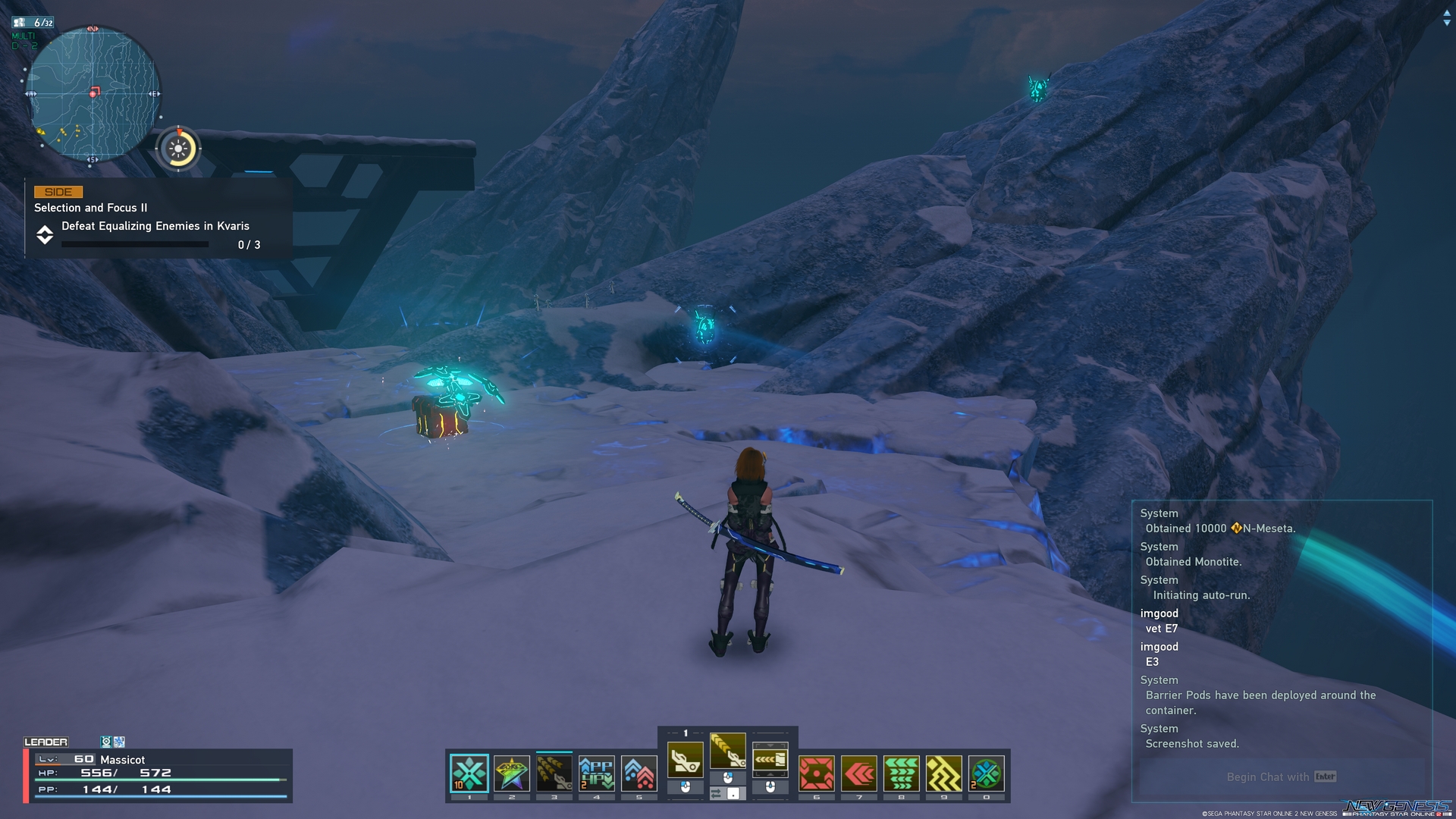
Task: Click the player name imgood in the chat log
Action: coord(1159,613)
